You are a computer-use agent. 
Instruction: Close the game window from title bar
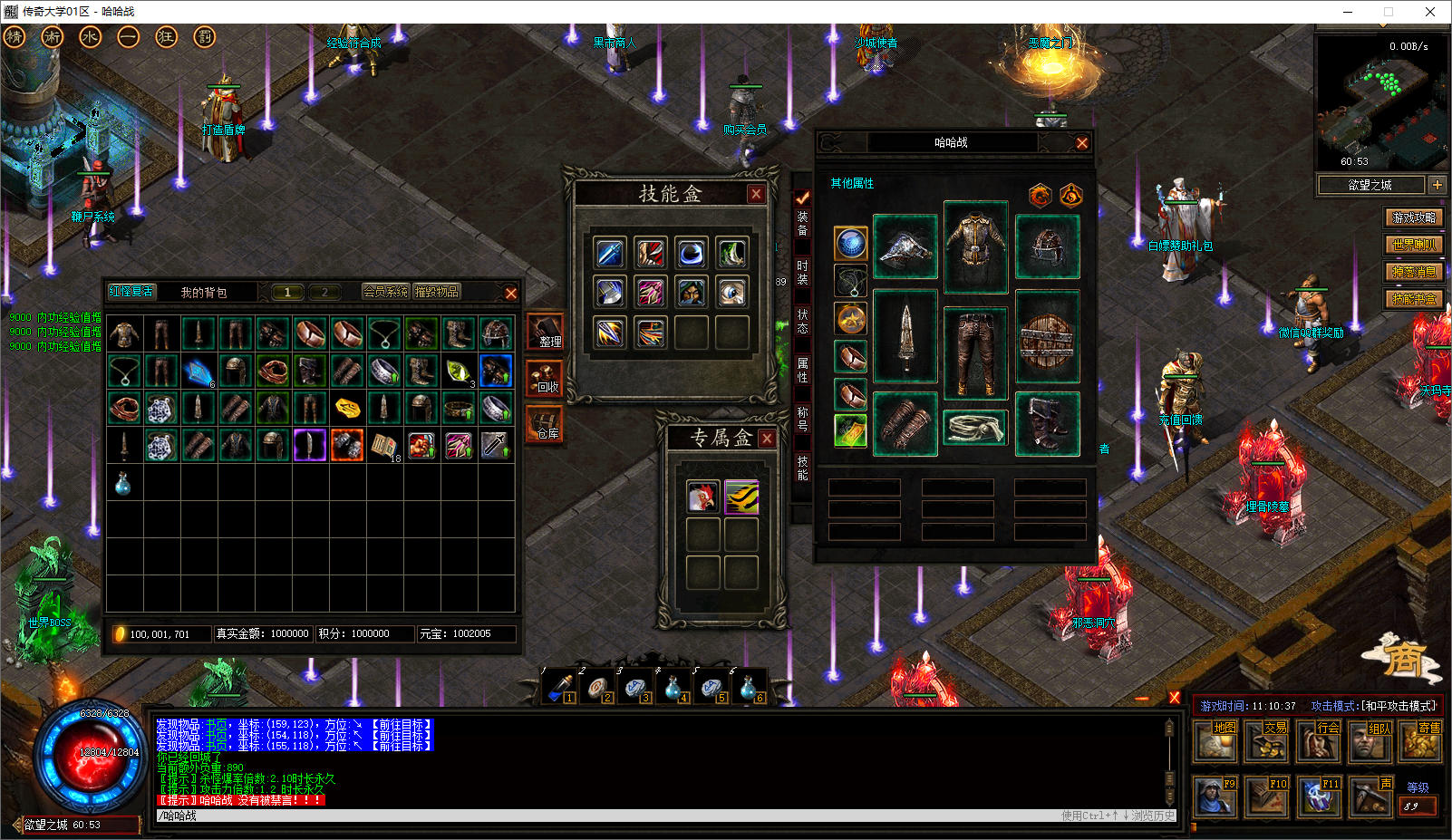(x=1430, y=12)
